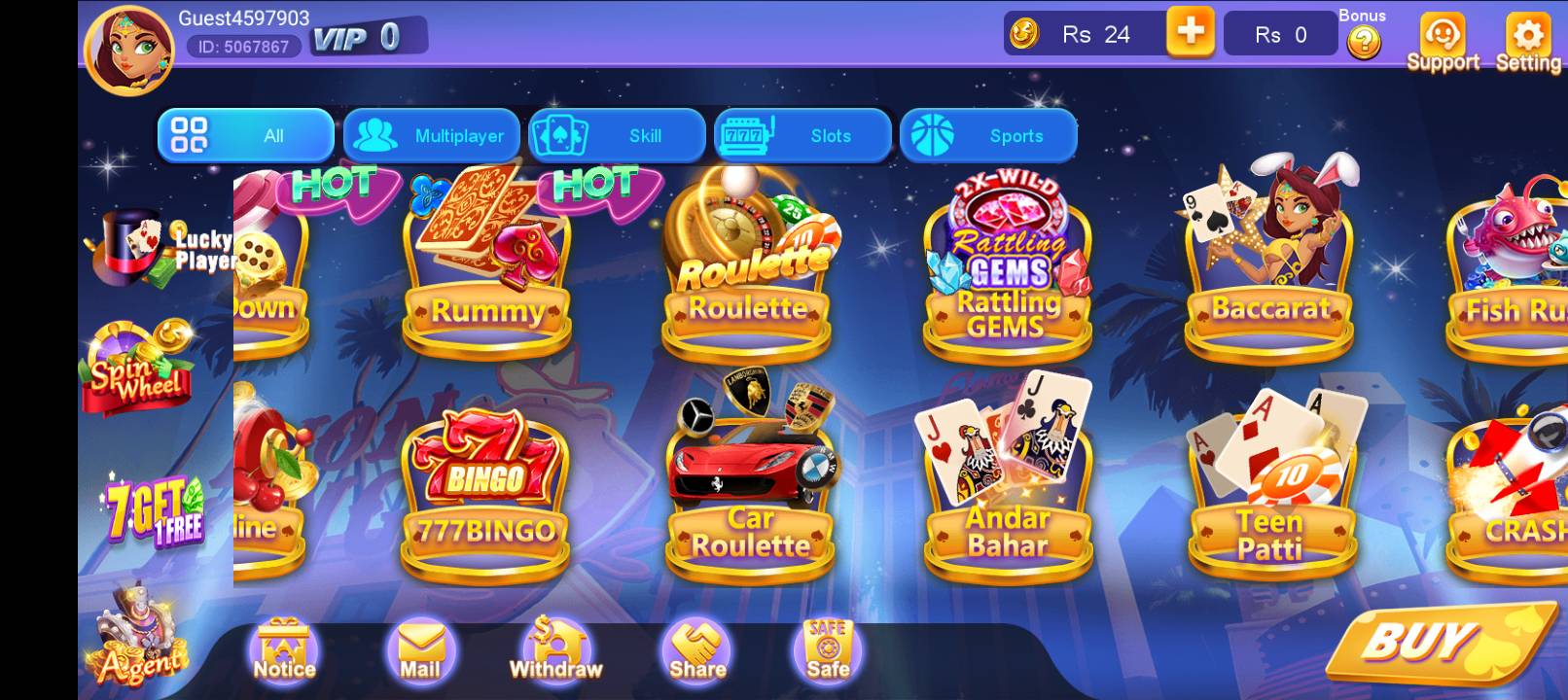Contact customer Support
Screen dimensions: 1568x700
(x=1443, y=37)
